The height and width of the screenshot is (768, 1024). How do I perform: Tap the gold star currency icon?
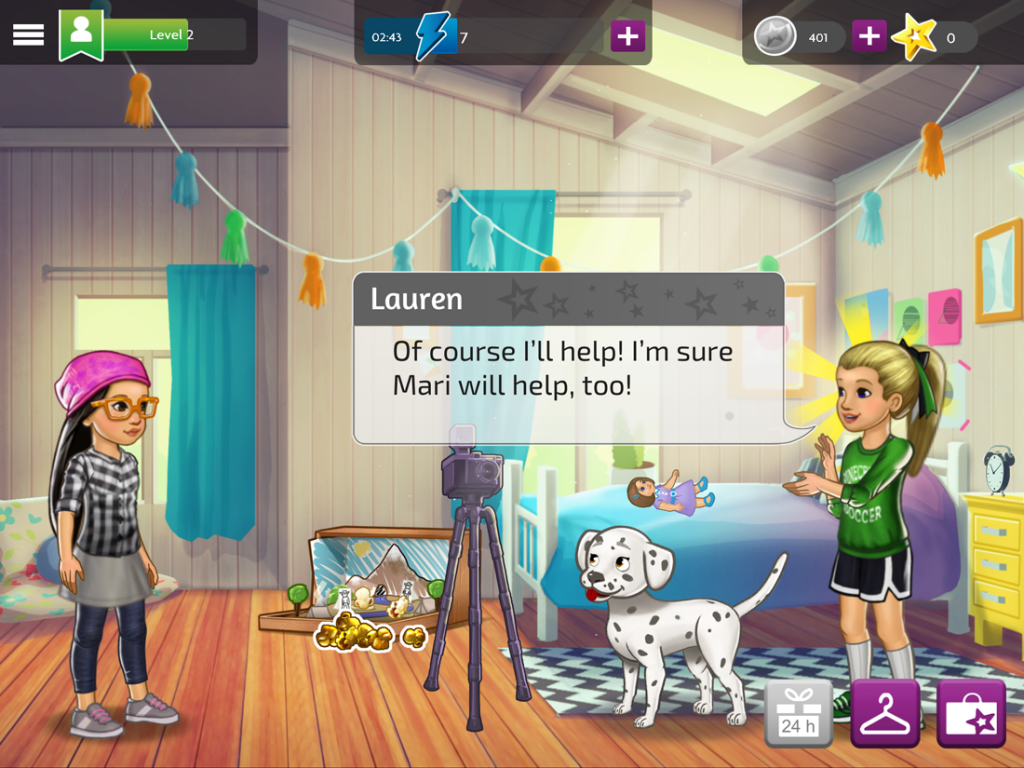pos(913,38)
